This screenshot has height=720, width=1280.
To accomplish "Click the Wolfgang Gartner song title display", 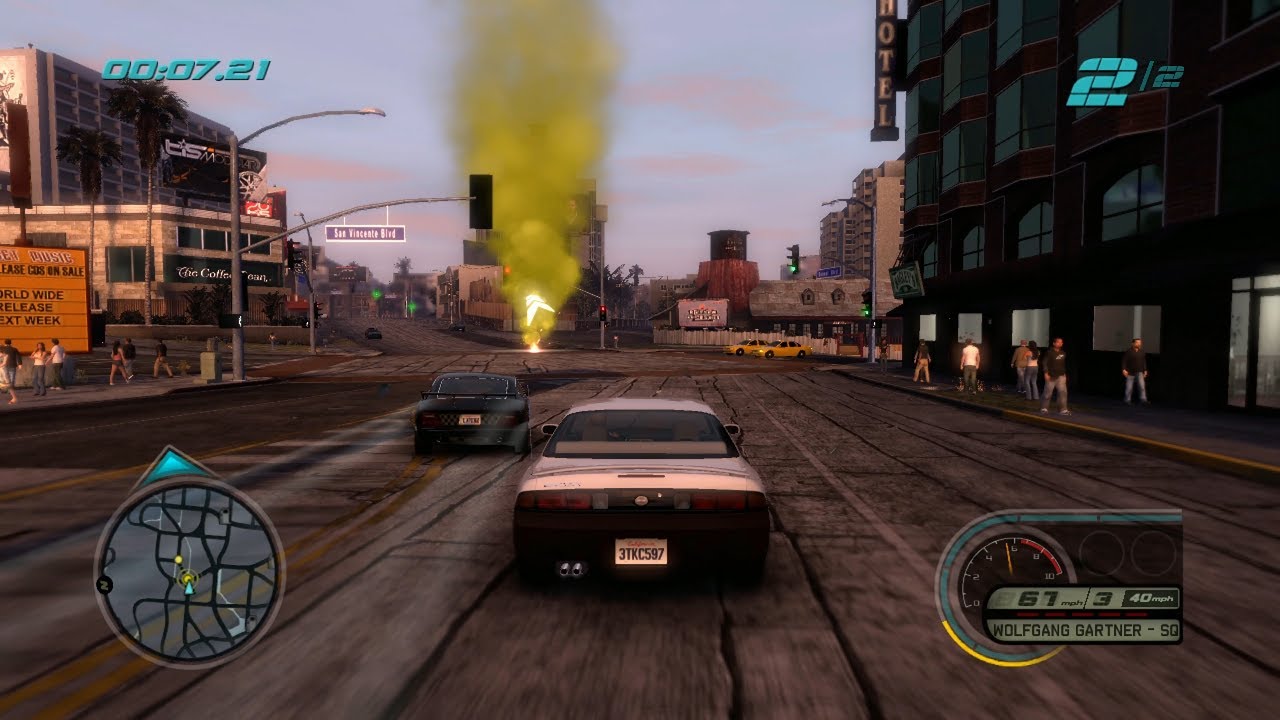I will [1082, 630].
